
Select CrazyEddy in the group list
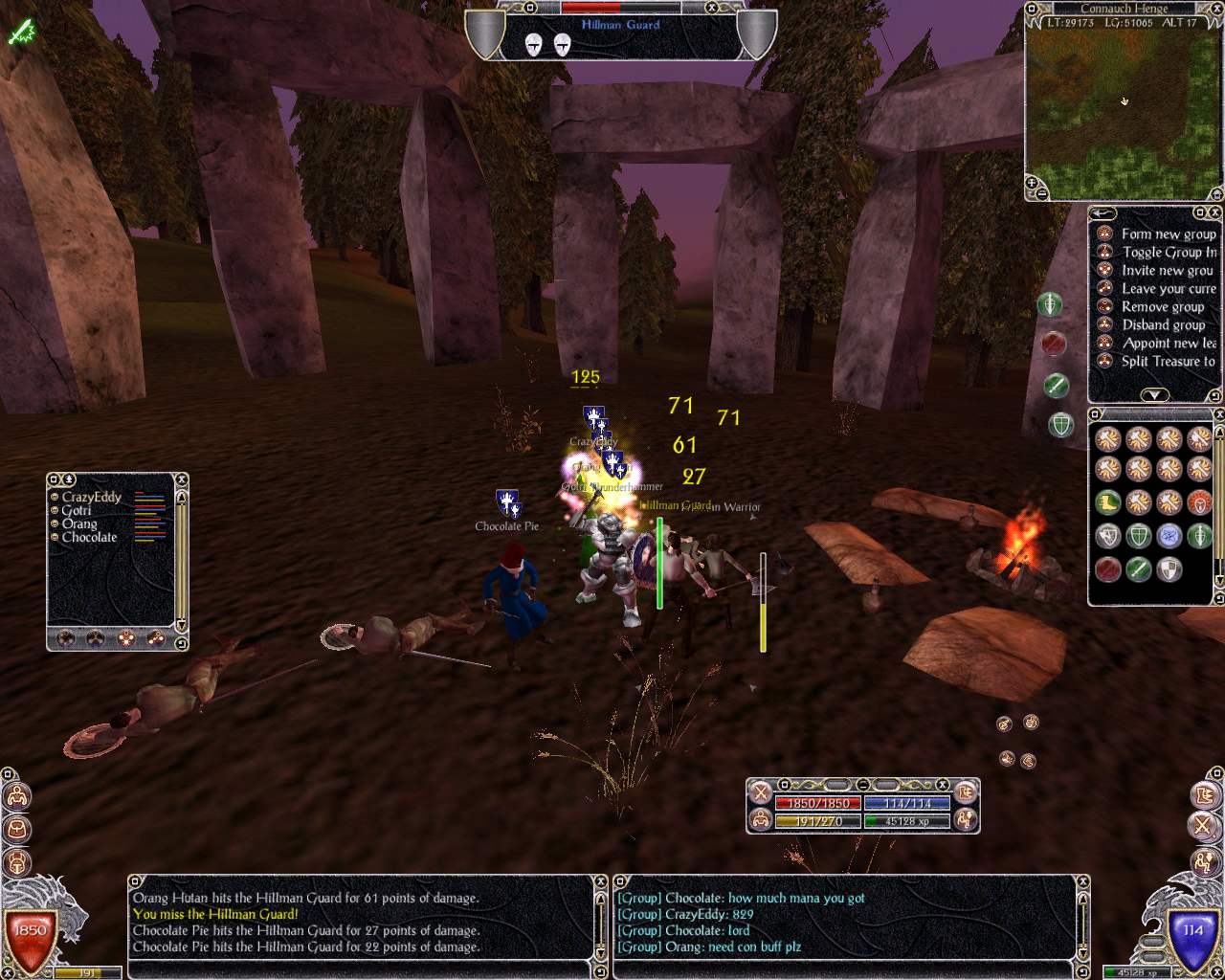(92, 497)
